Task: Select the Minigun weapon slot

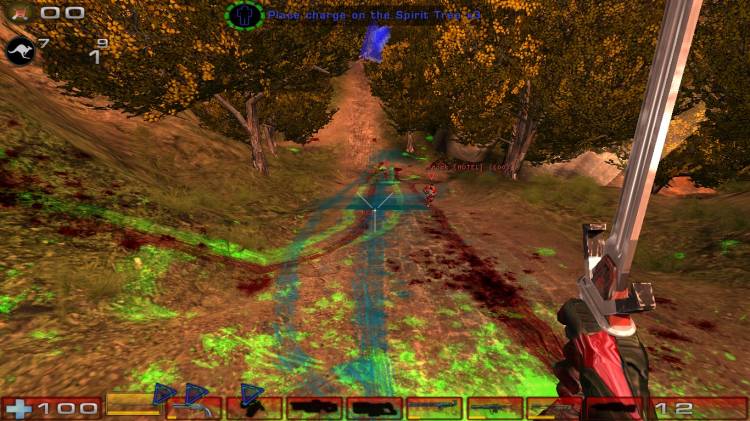Action: point(434,407)
